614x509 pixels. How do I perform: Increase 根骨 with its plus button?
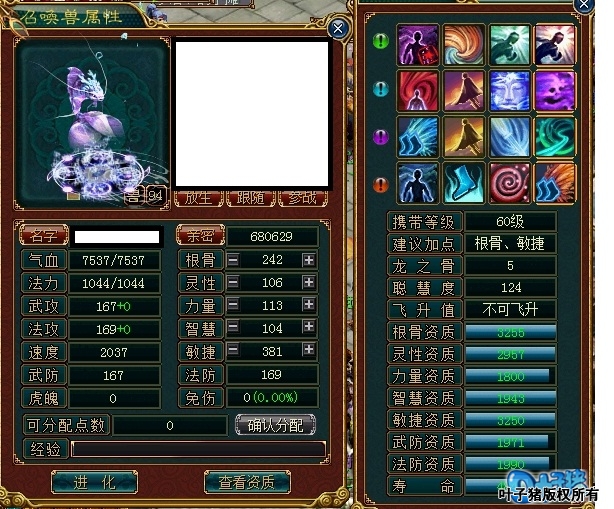[x=309, y=260]
